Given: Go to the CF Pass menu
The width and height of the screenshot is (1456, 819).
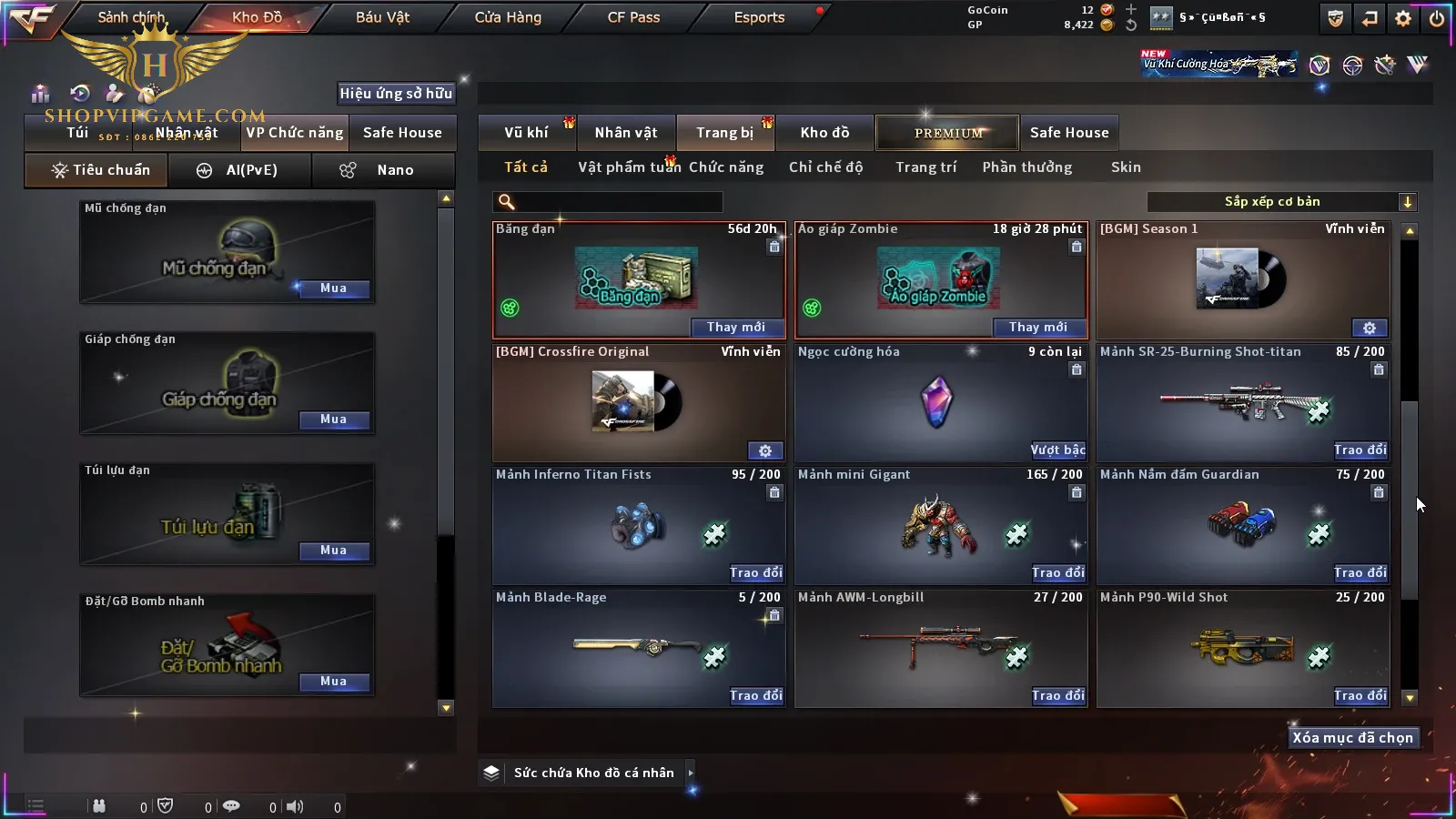Looking at the screenshot, I should tap(633, 17).
